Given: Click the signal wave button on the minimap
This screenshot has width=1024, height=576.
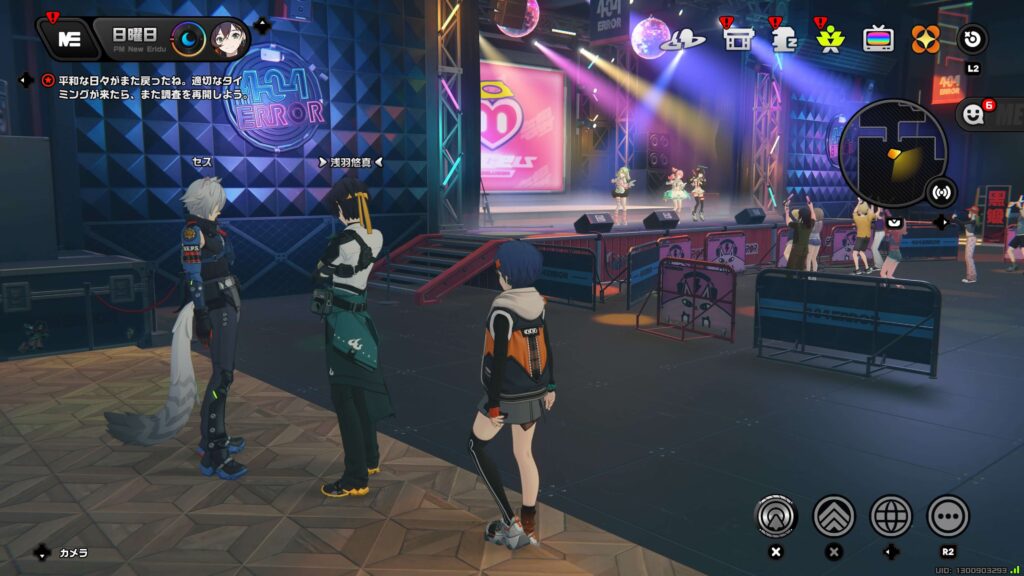Looking at the screenshot, I should pos(940,190).
